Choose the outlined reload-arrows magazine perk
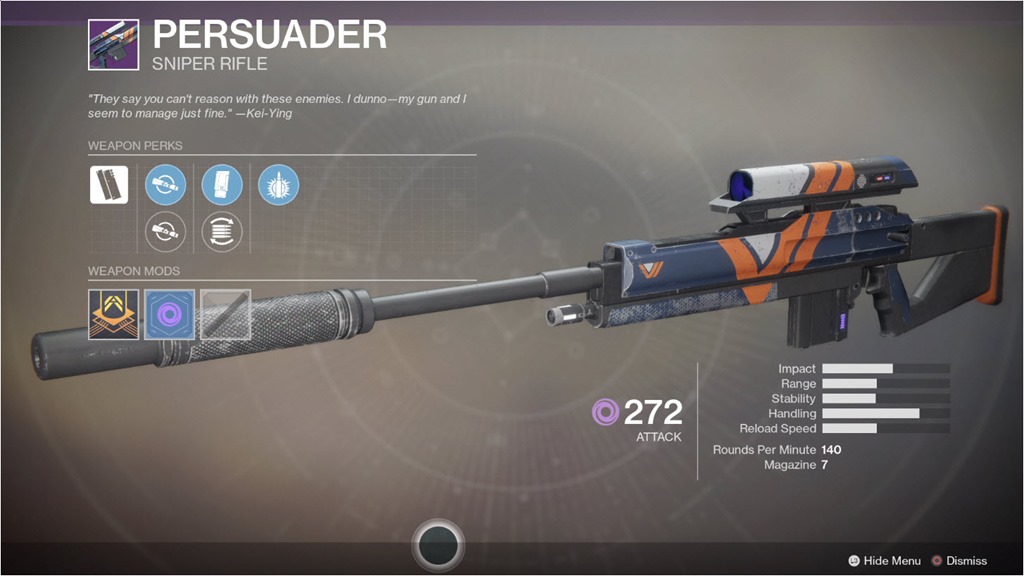The height and width of the screenshot is (576, 1024). tap(222, 231)
